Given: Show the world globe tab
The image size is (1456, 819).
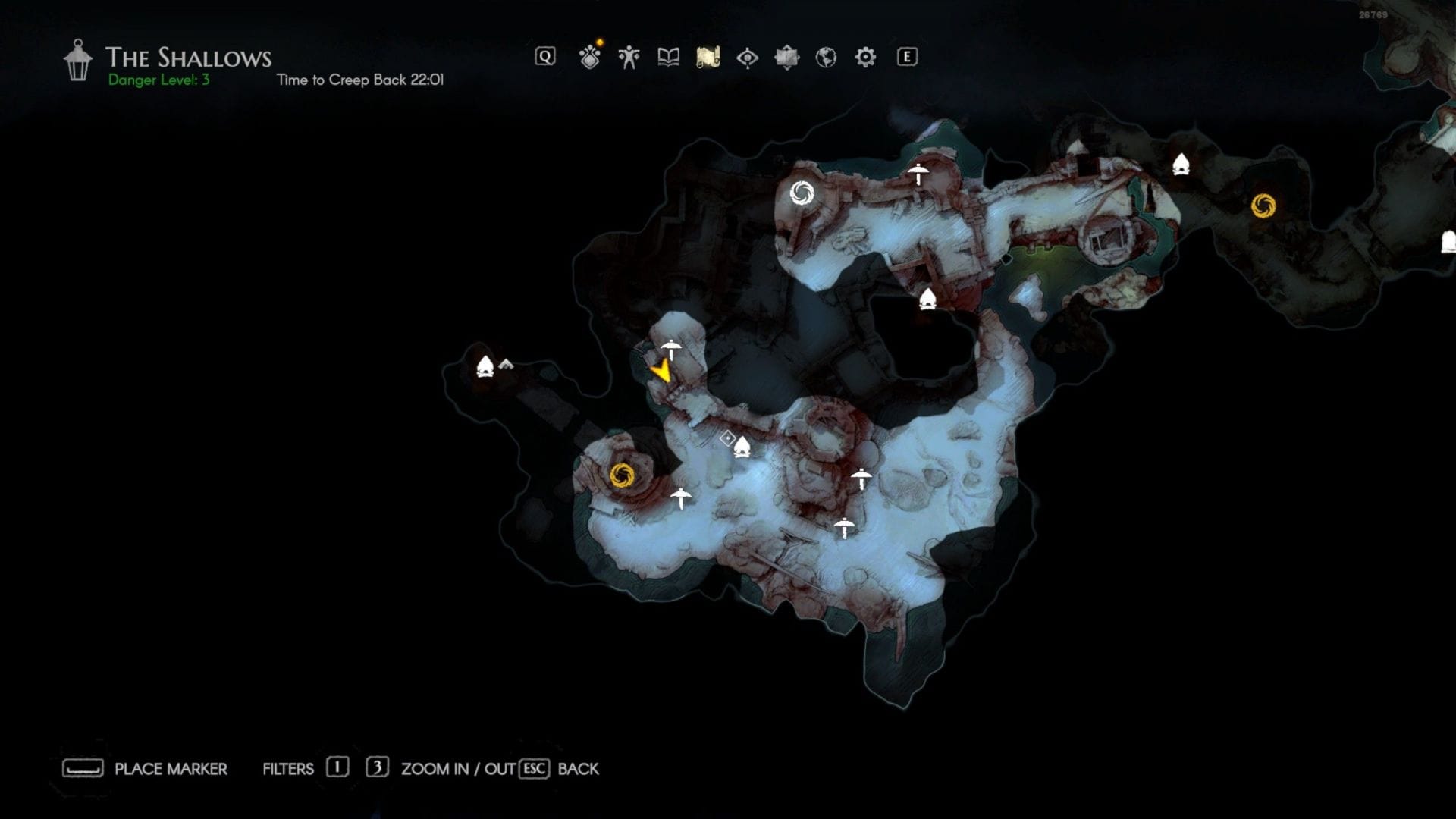Looking at the screenshot, I should pos(826,58).
